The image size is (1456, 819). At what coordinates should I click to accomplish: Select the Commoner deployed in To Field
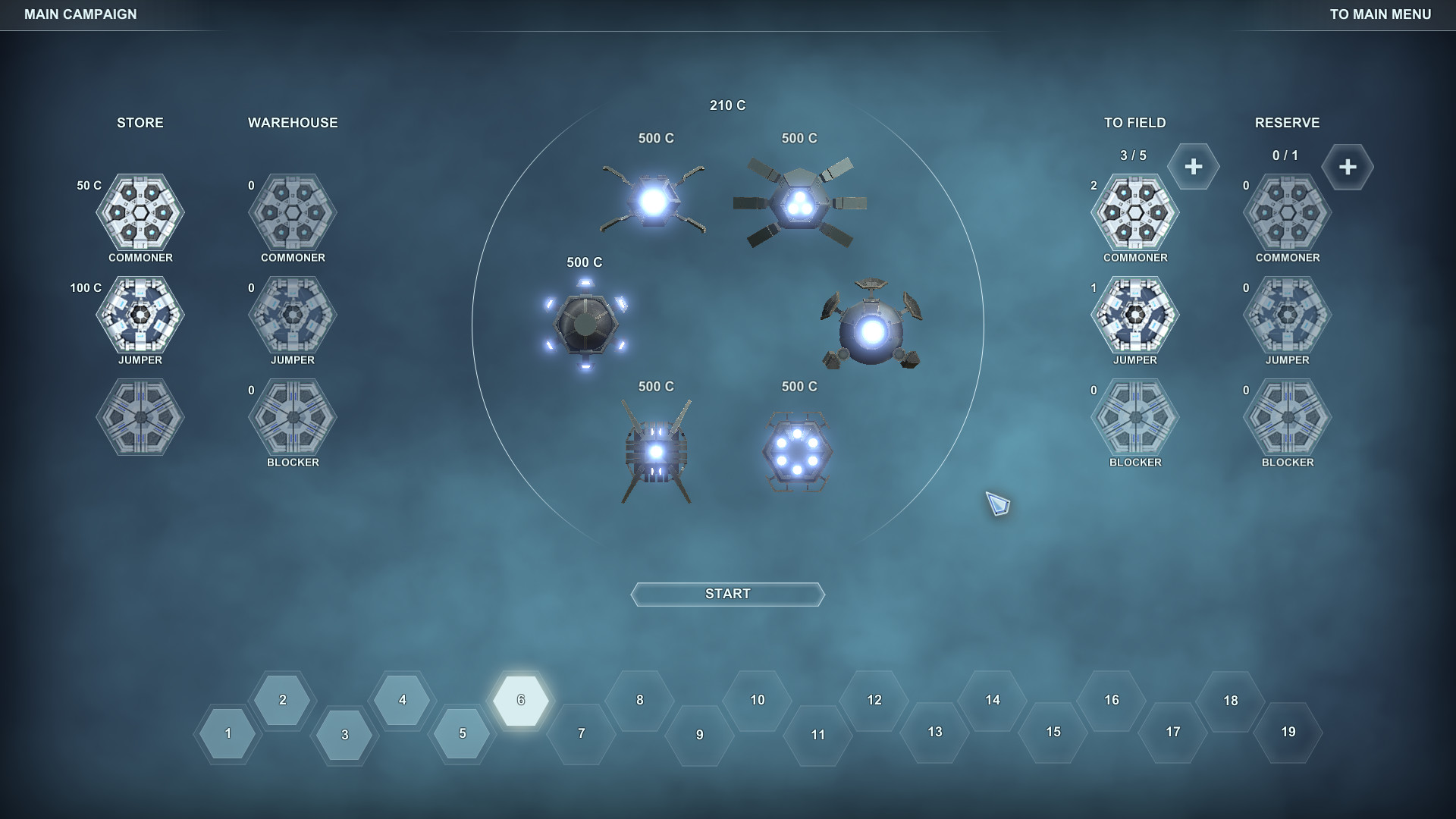point(1134,215)
